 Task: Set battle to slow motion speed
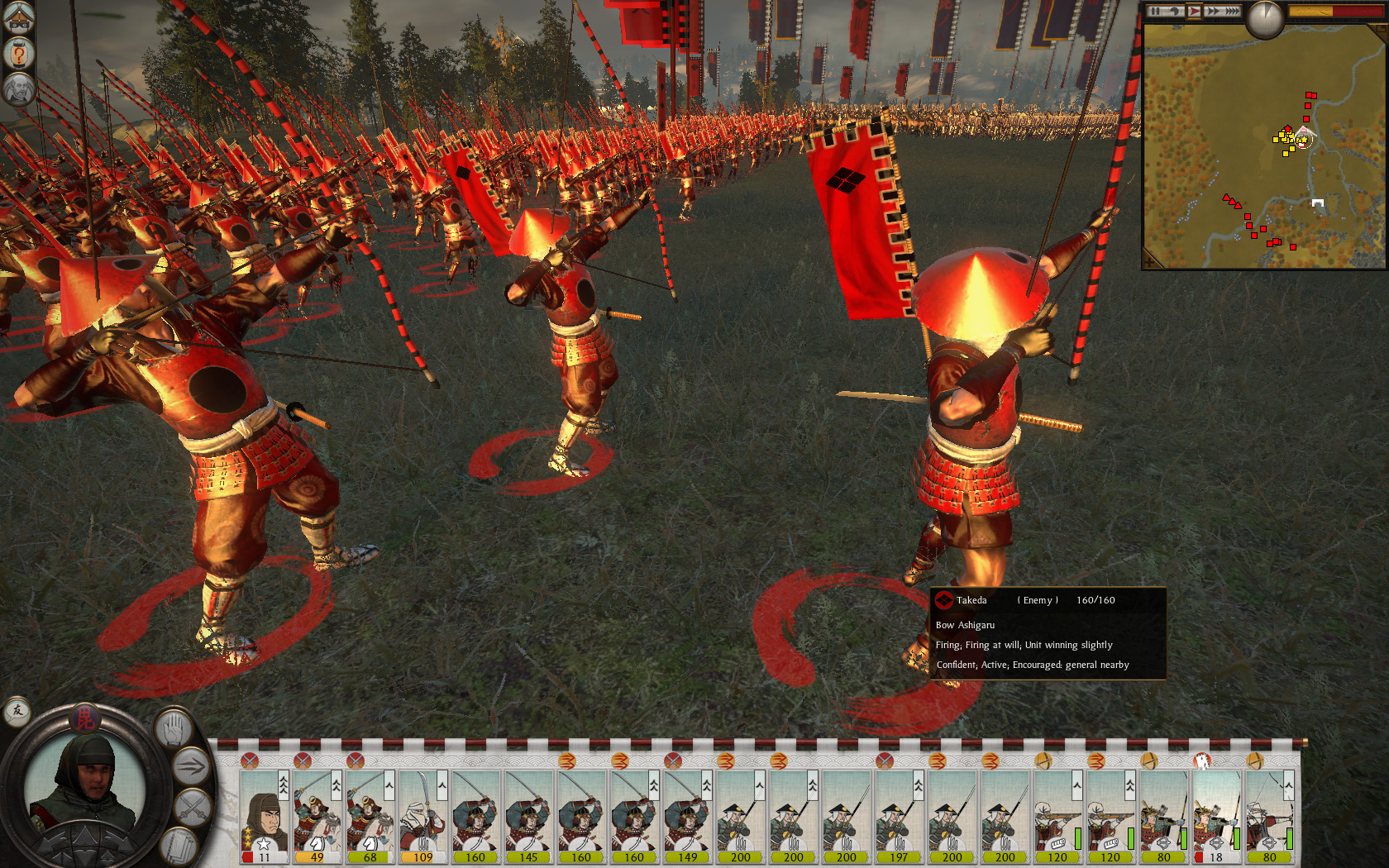click(x=1174, y=11)
